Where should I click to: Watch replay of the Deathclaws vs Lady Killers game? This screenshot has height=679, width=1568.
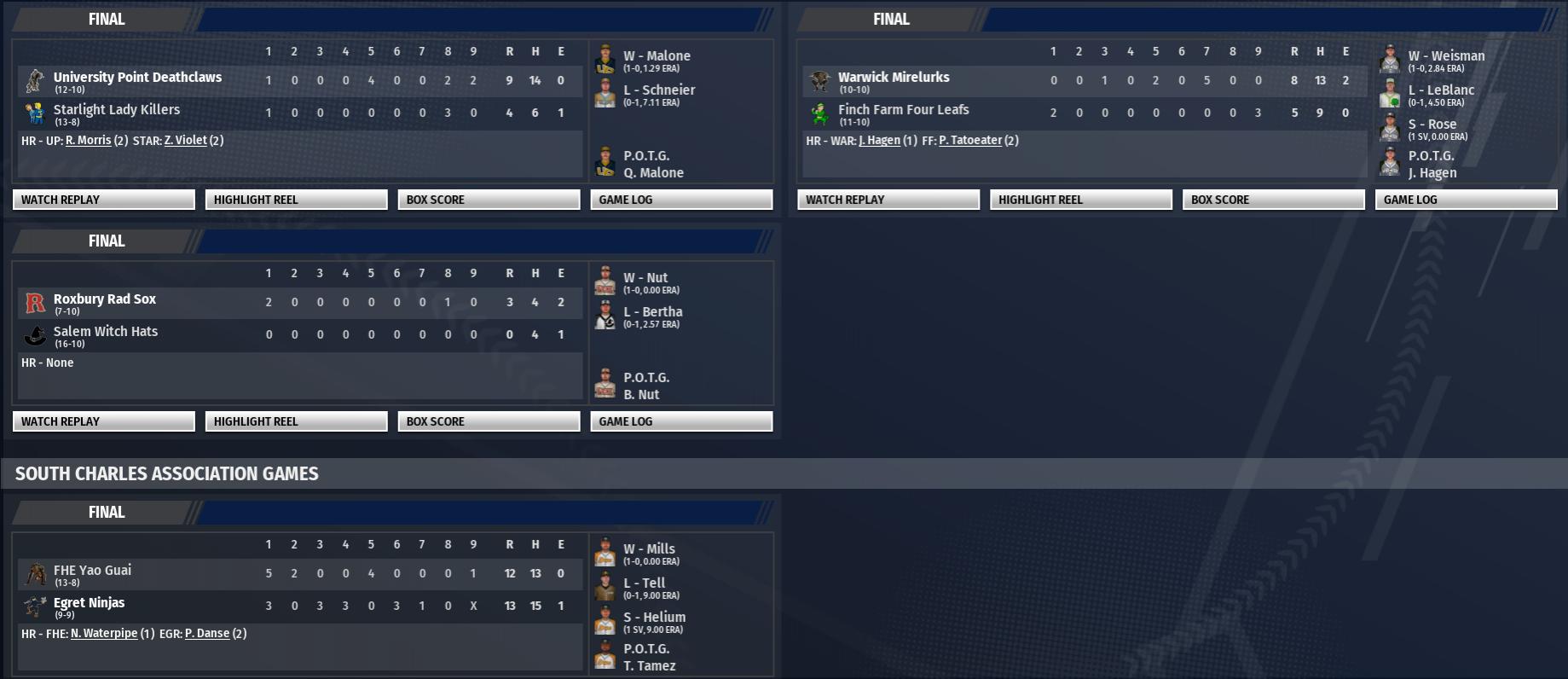click(103, 200)
